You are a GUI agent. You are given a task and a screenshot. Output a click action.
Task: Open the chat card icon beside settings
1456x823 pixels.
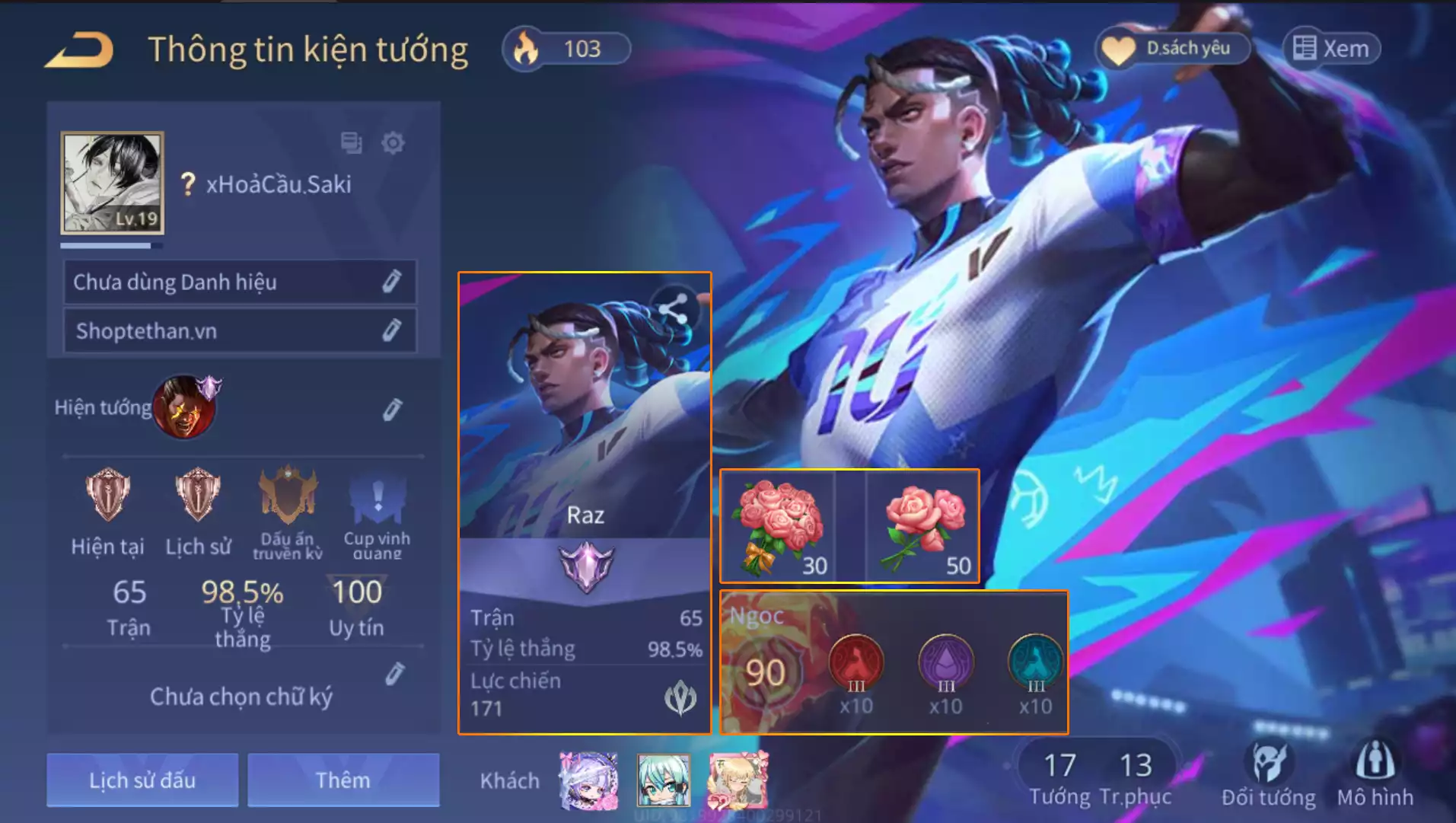(351, 142)
